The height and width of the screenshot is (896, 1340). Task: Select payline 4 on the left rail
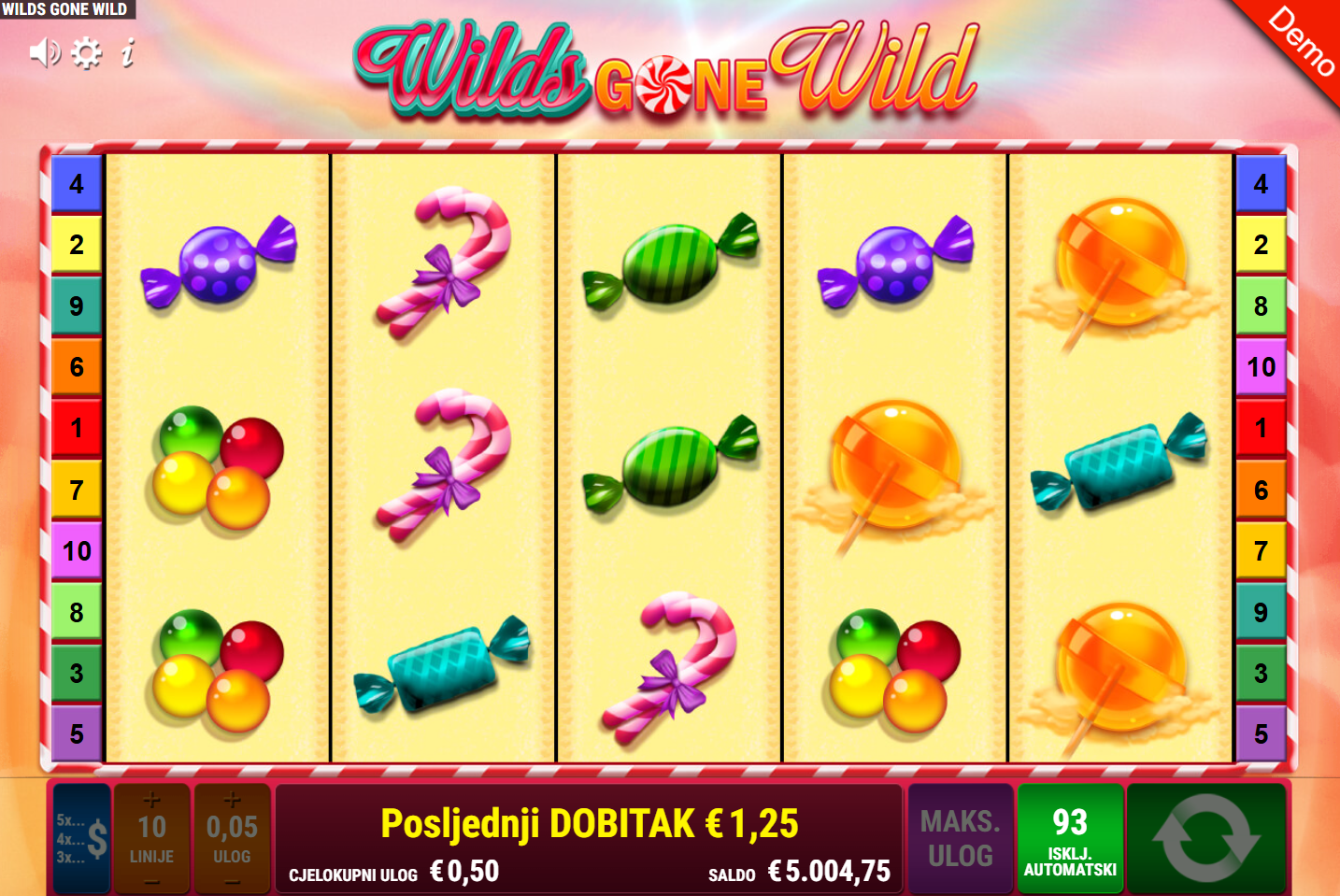[x=76, y=184]
